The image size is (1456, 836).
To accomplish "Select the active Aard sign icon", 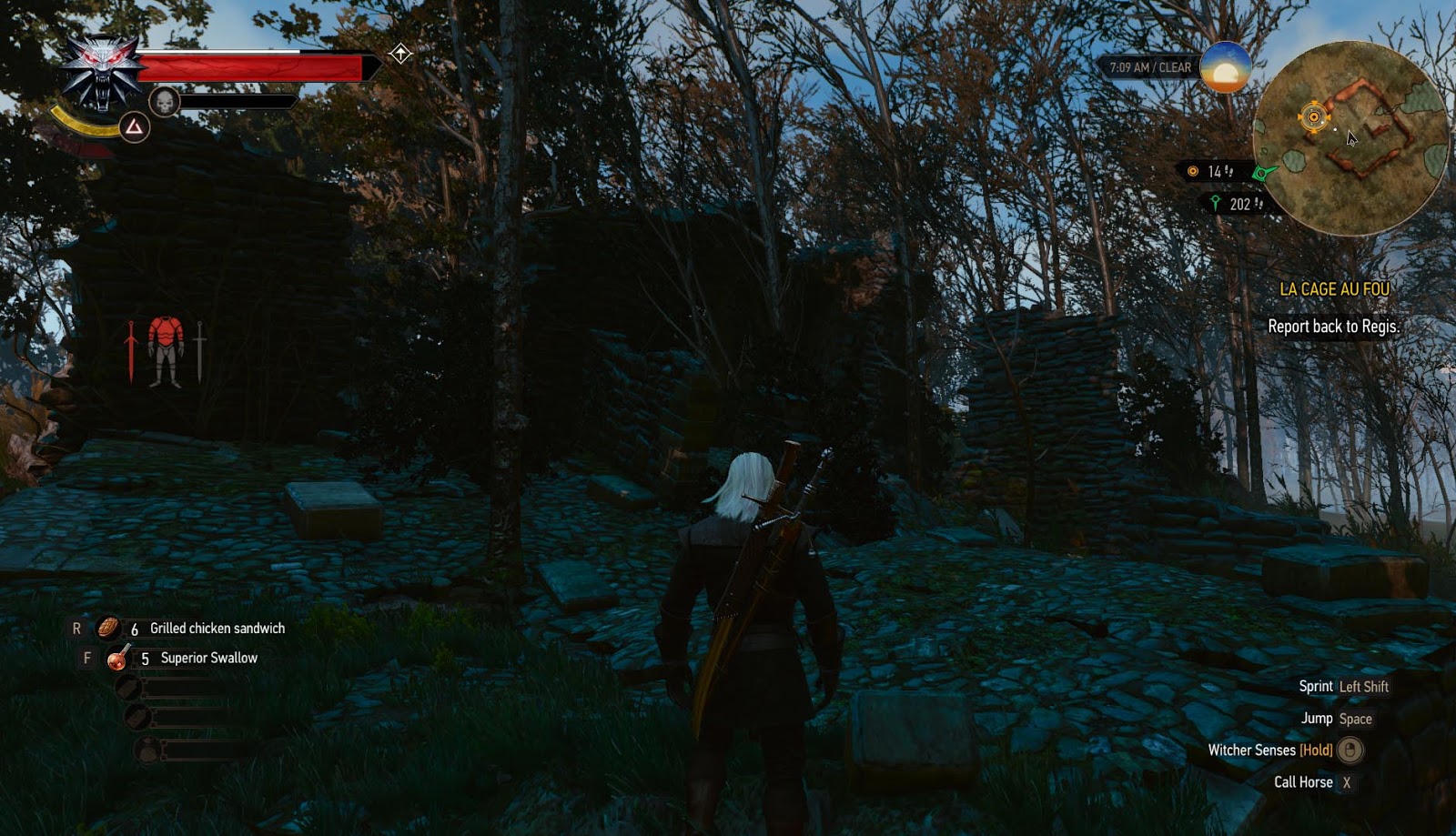I will [134, 128].
